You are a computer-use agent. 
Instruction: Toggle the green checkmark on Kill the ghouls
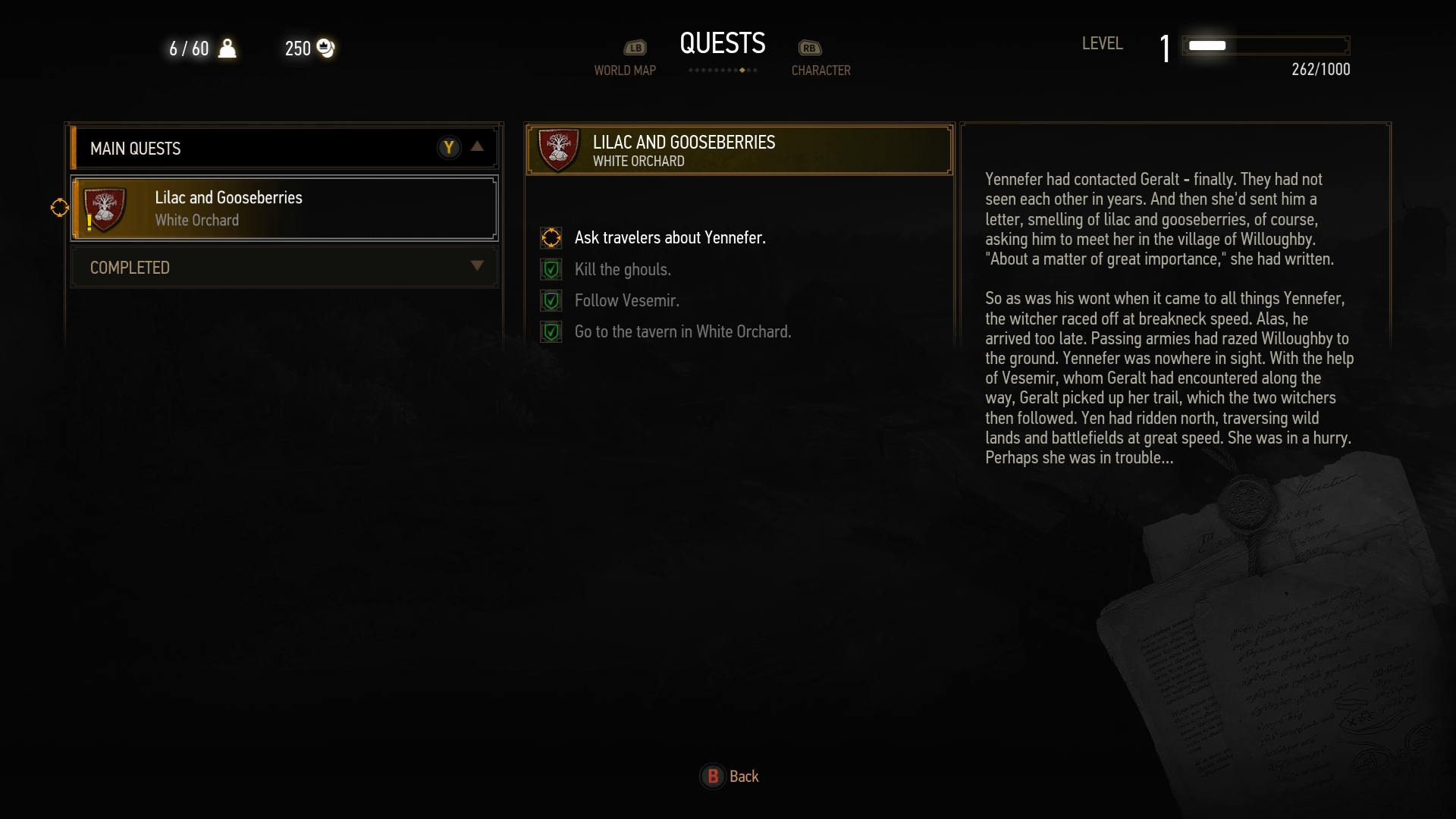[551, 269]
